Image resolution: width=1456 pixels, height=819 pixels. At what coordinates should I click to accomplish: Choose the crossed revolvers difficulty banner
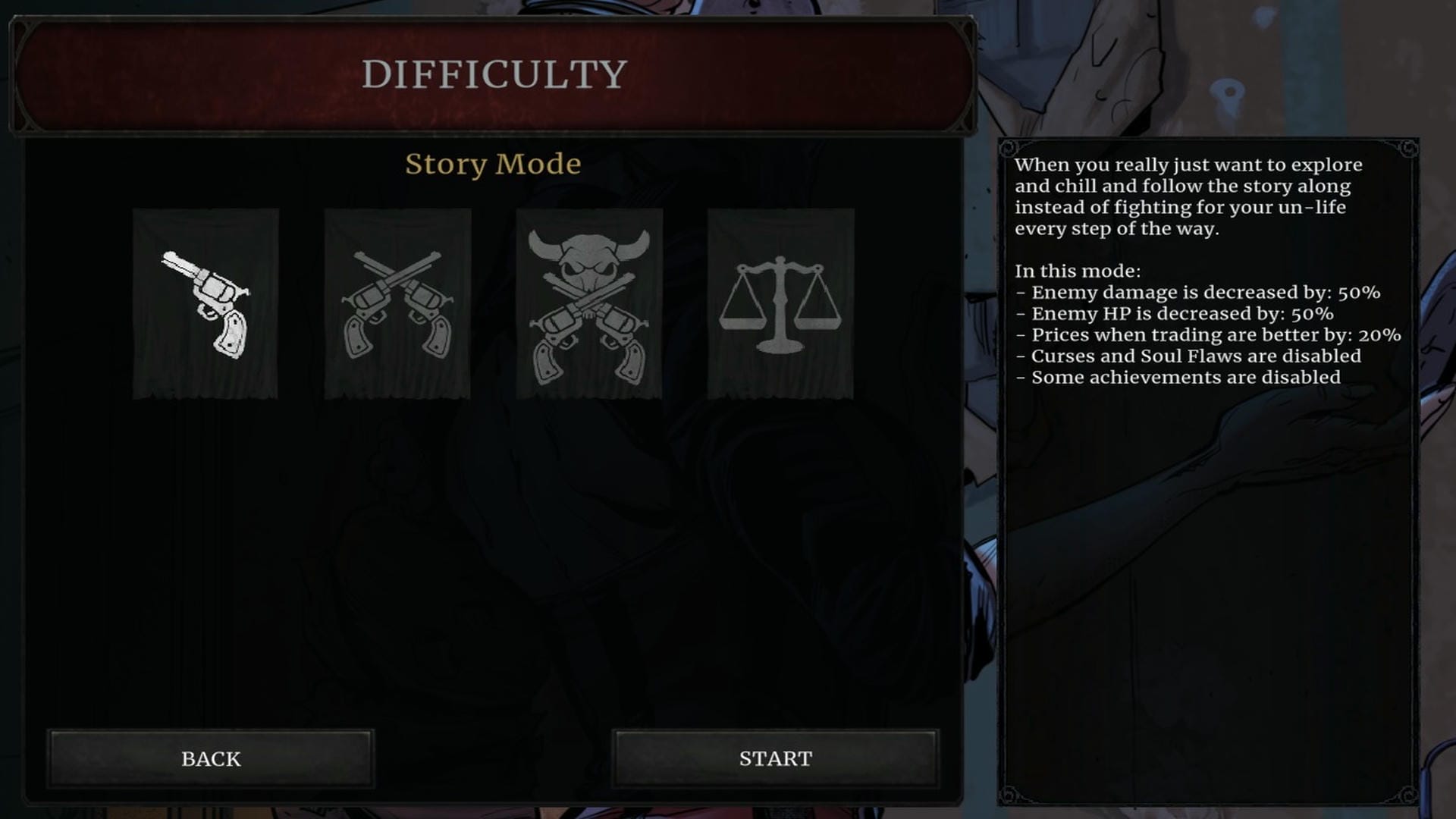(x=397, y=303)
